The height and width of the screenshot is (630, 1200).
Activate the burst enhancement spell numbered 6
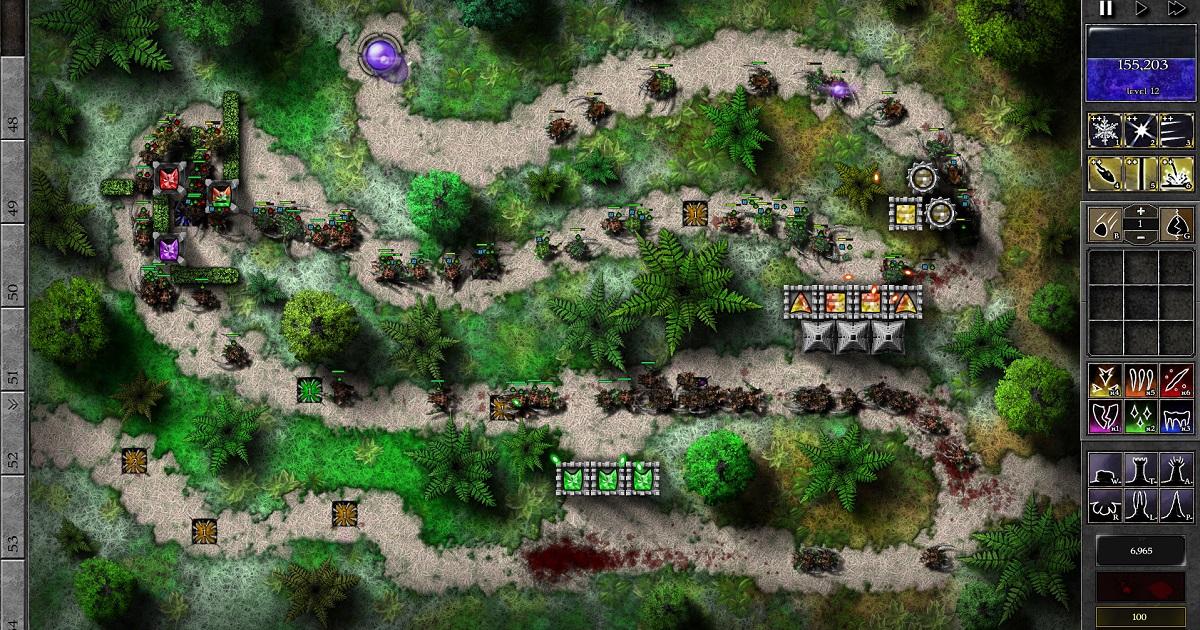click(1177, 174)
